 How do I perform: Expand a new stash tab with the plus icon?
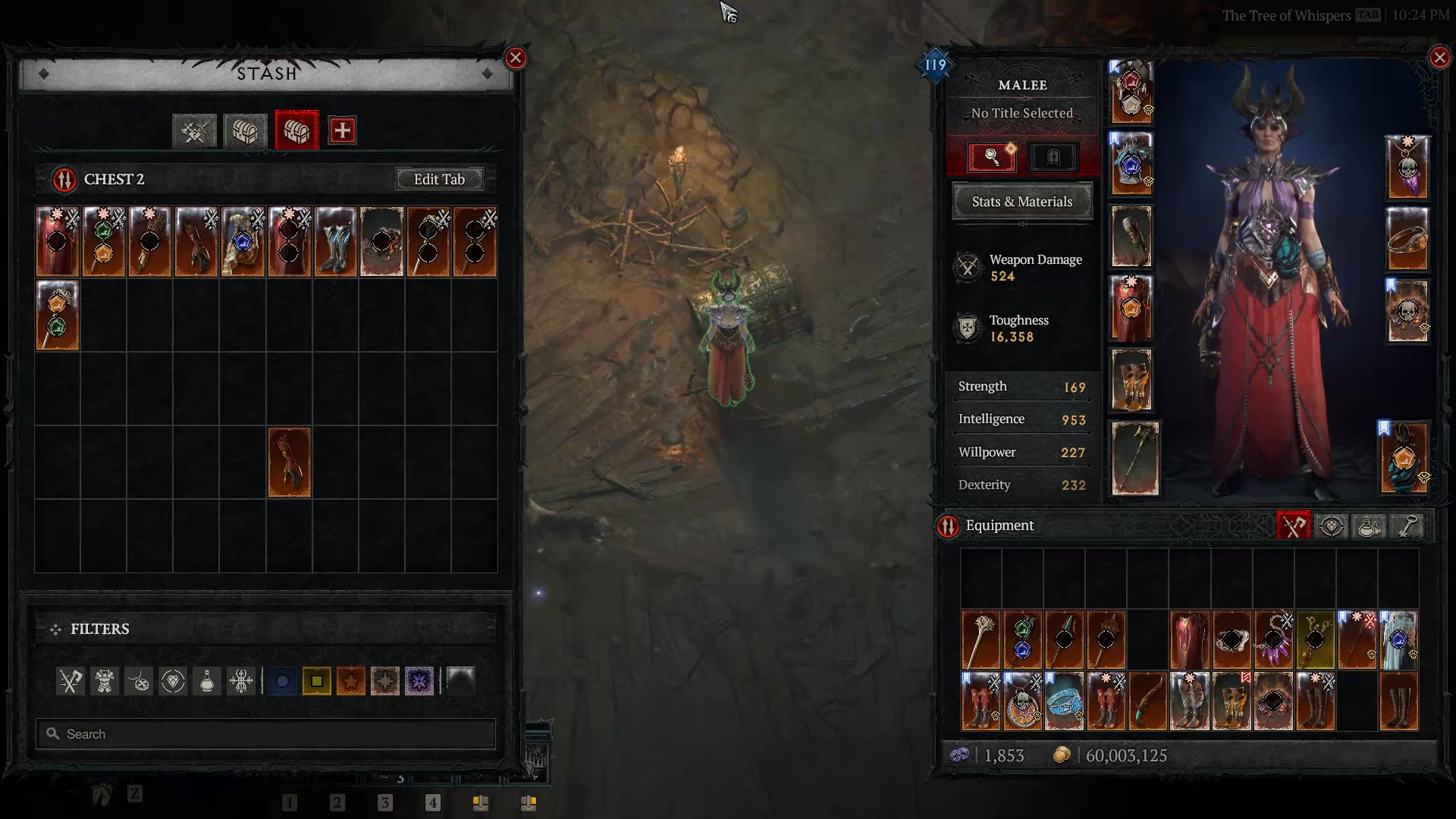click(342, 130)
